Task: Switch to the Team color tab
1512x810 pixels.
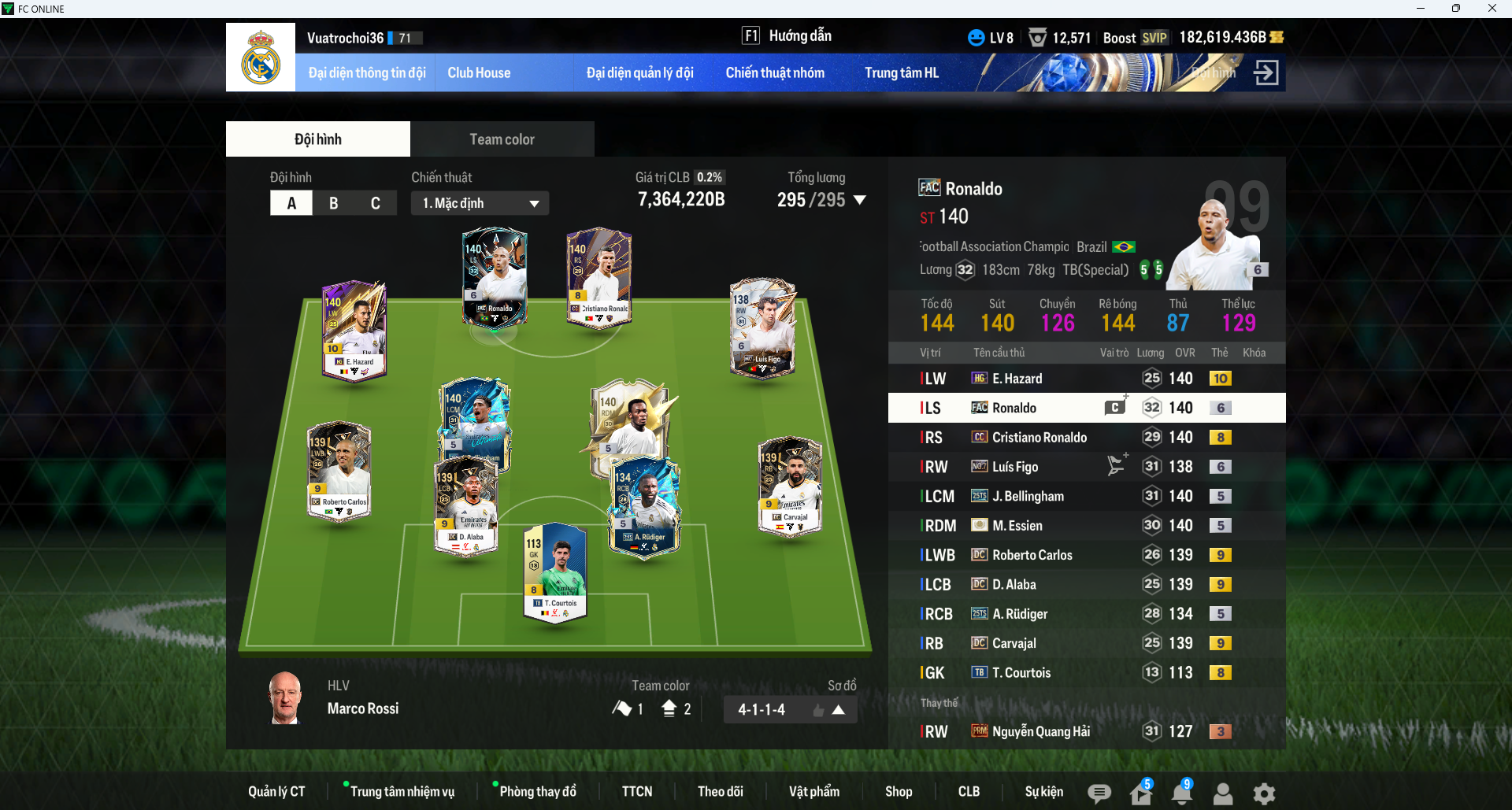Action: click(x=502, y=139)
